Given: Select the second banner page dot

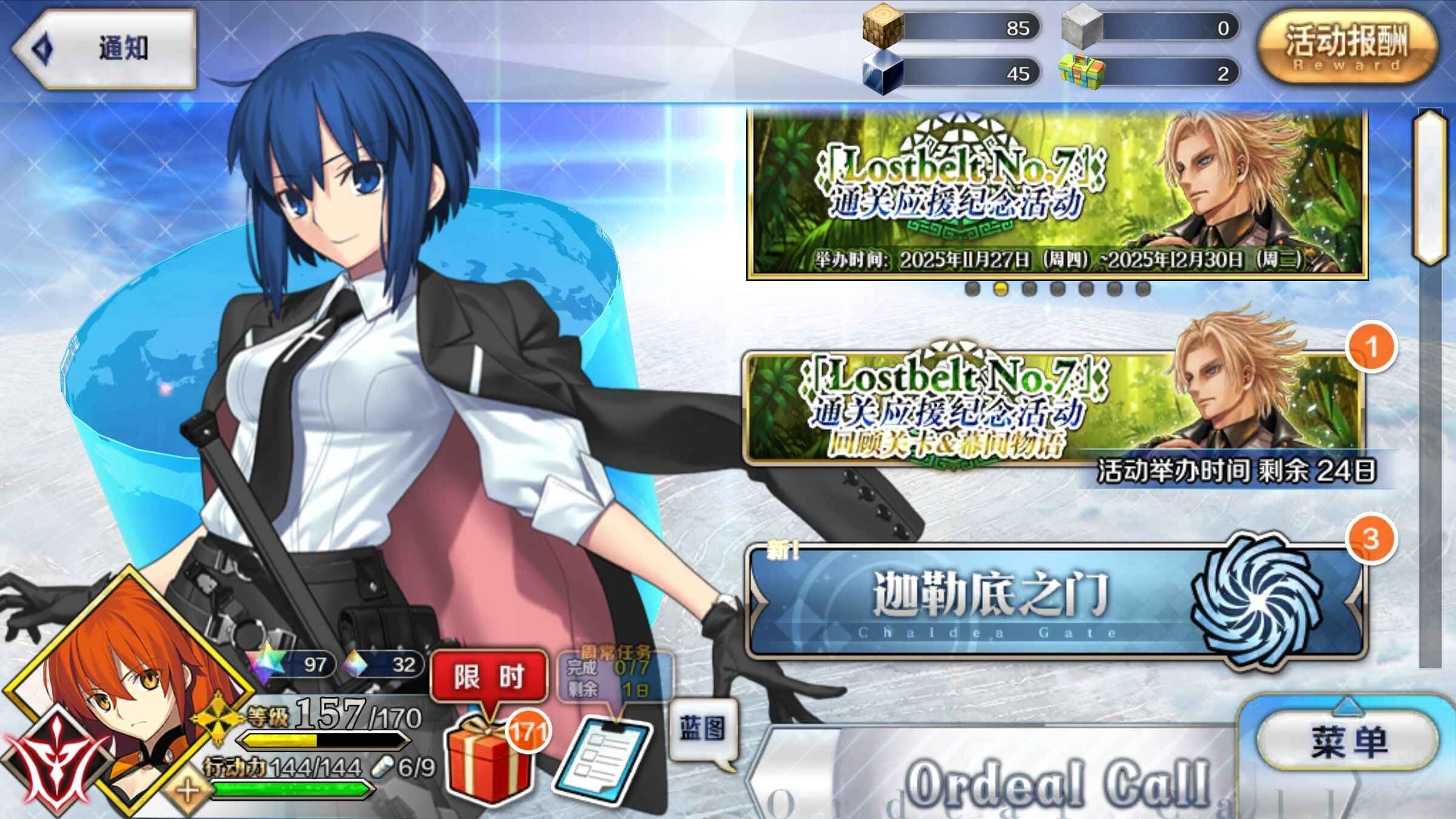Looking at the screenshot, I should point(1000,289).
